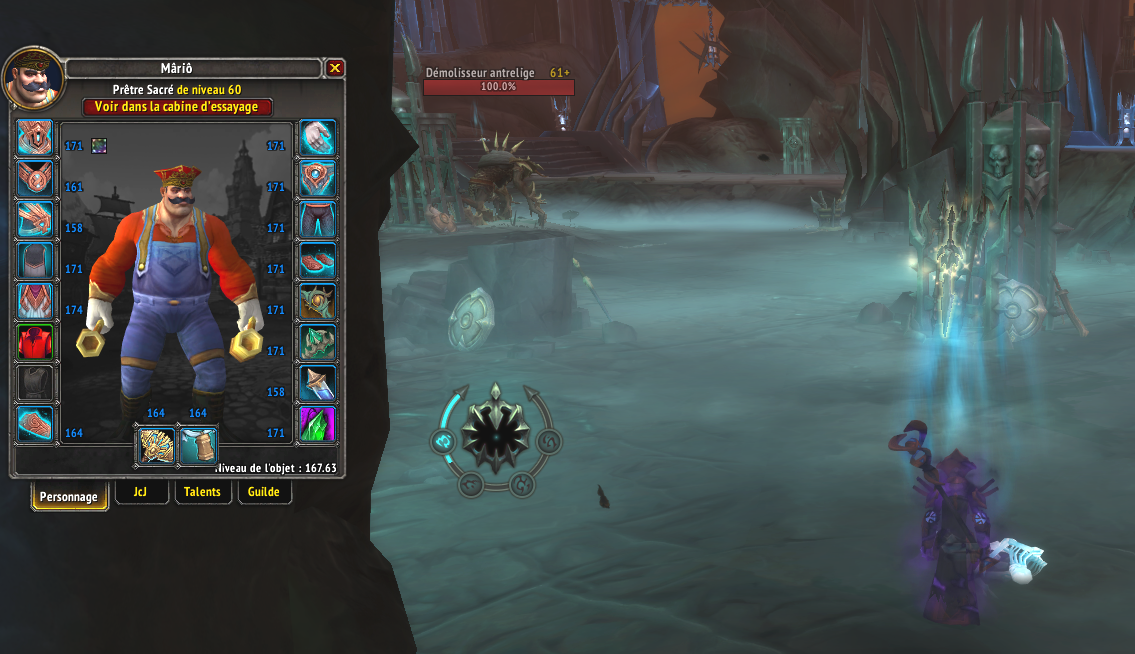Close the Mârîô inspect window
This screenshot has height=654, width=1135.
[x=335, y=68]
